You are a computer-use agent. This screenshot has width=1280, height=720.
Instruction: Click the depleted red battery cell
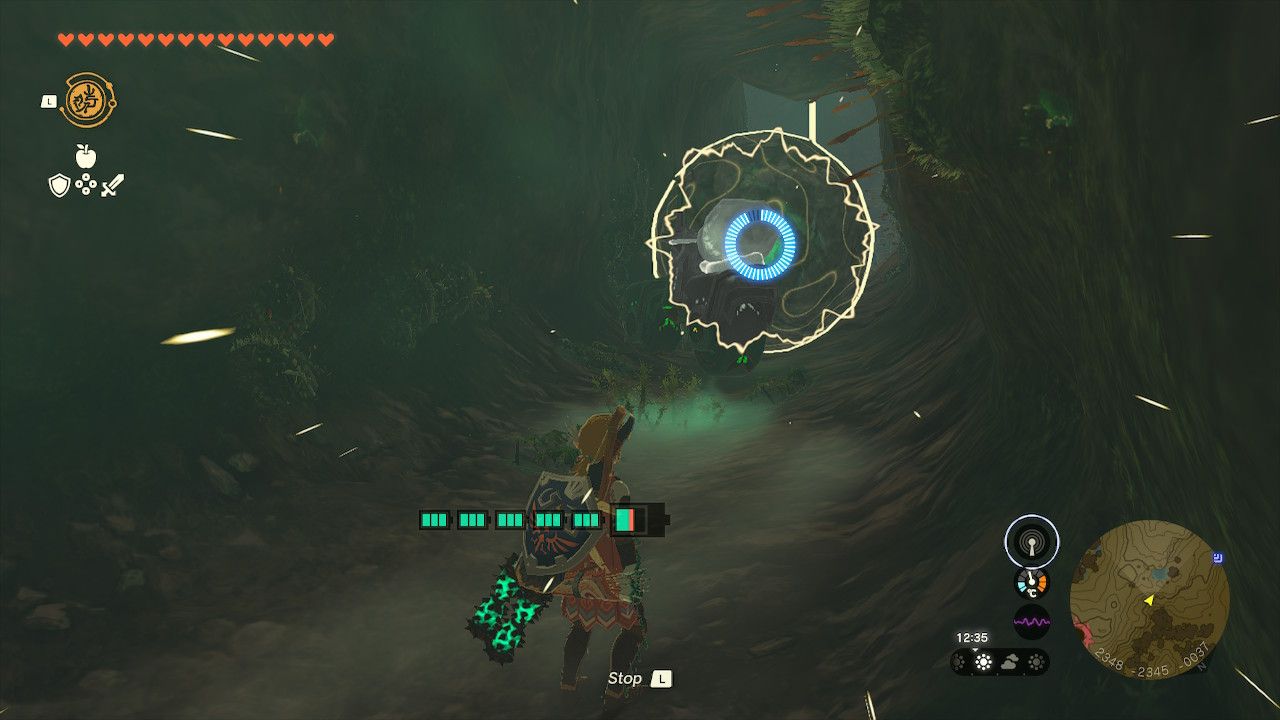click(x=631, y=521)
